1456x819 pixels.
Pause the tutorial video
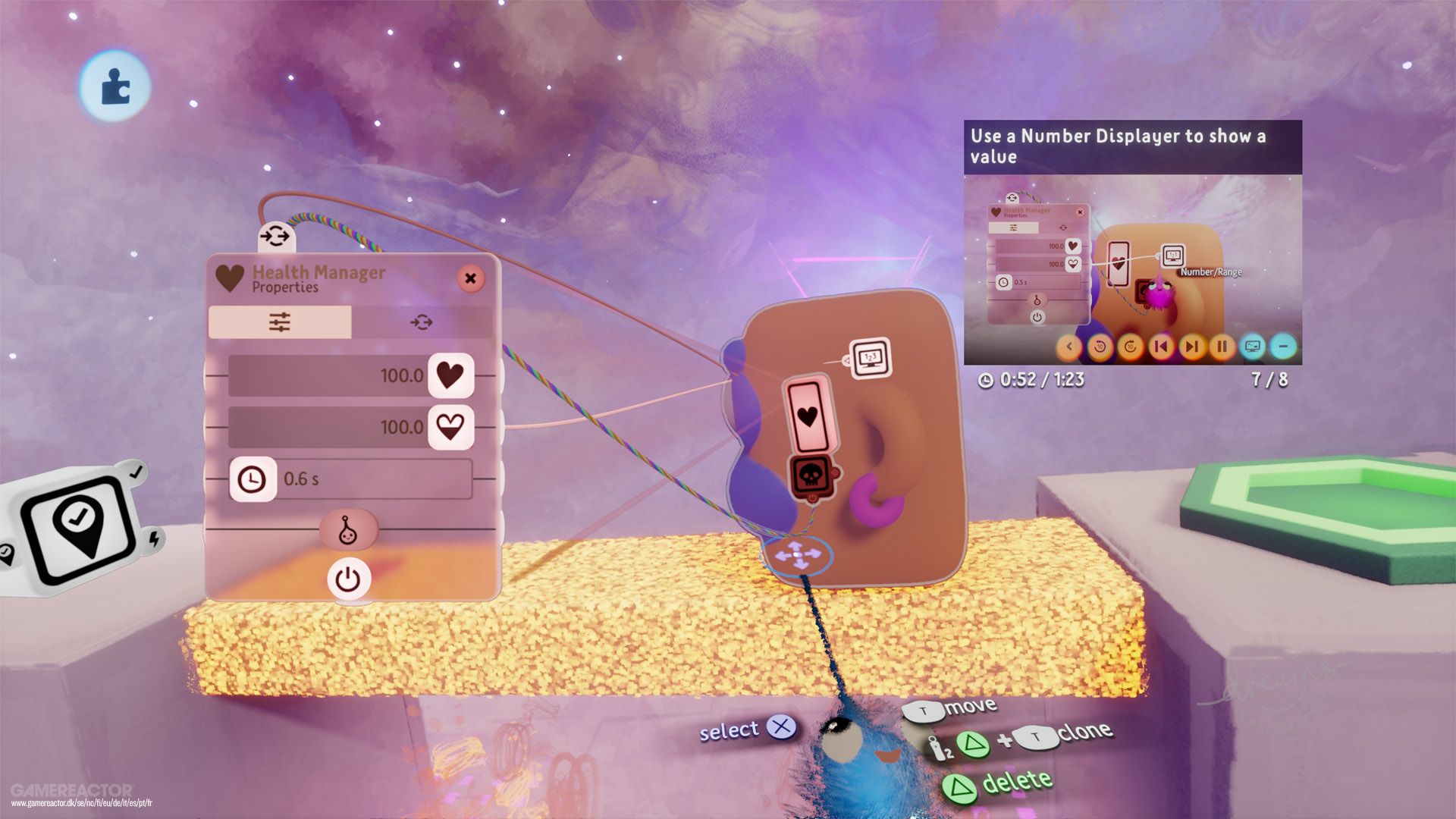pyautogui.click(x=1221, y=347)
